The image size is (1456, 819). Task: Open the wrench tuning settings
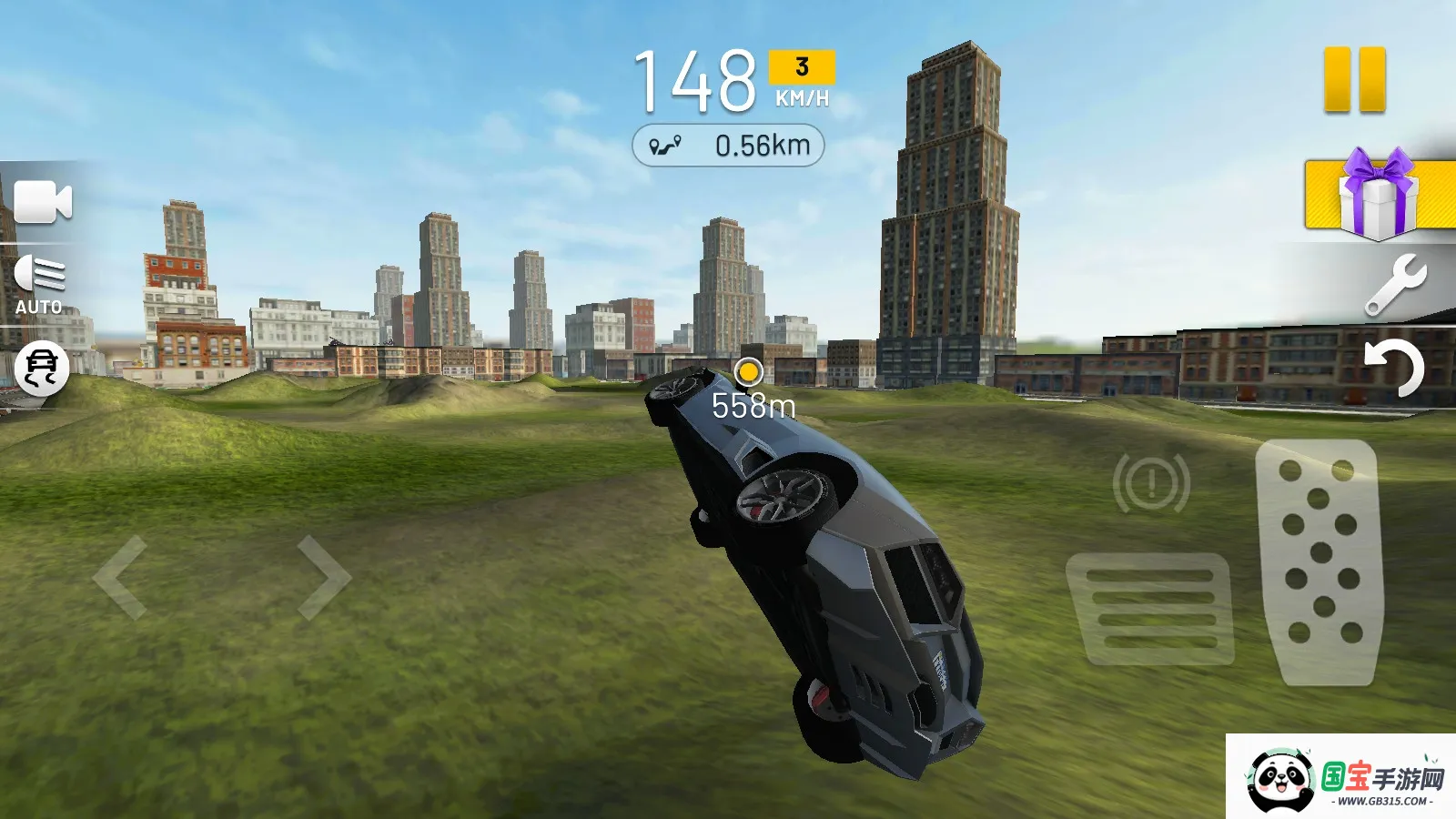pyautogui.click(x=1396, y=285)
